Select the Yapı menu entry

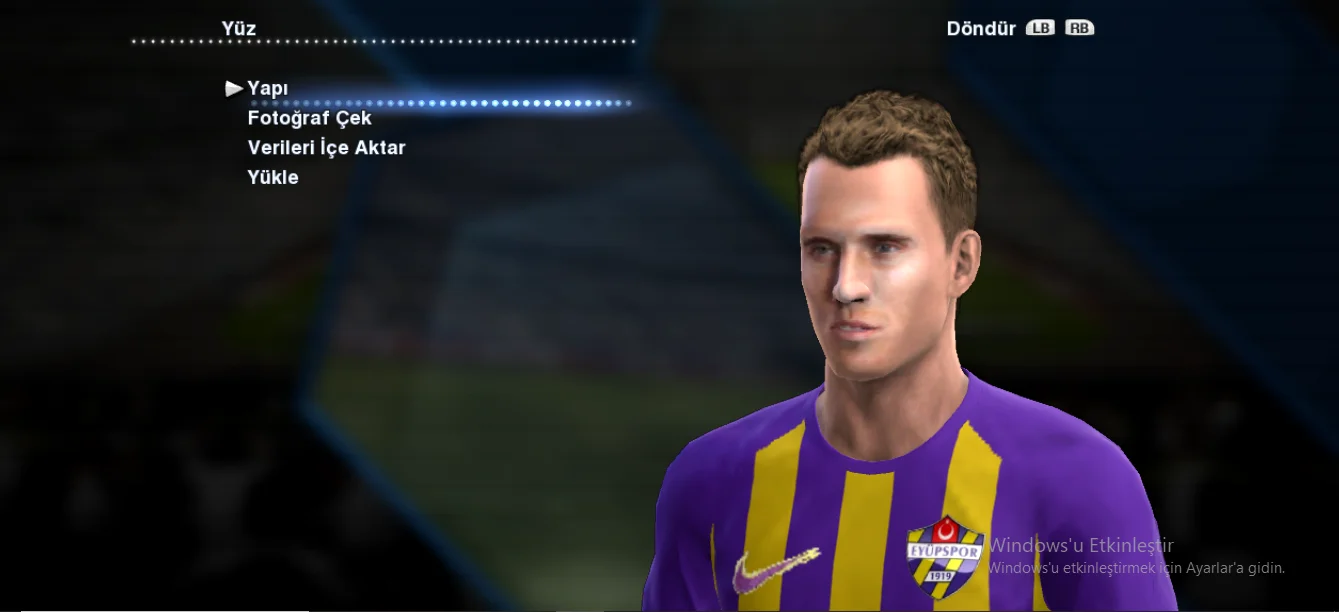coord(268,88)
